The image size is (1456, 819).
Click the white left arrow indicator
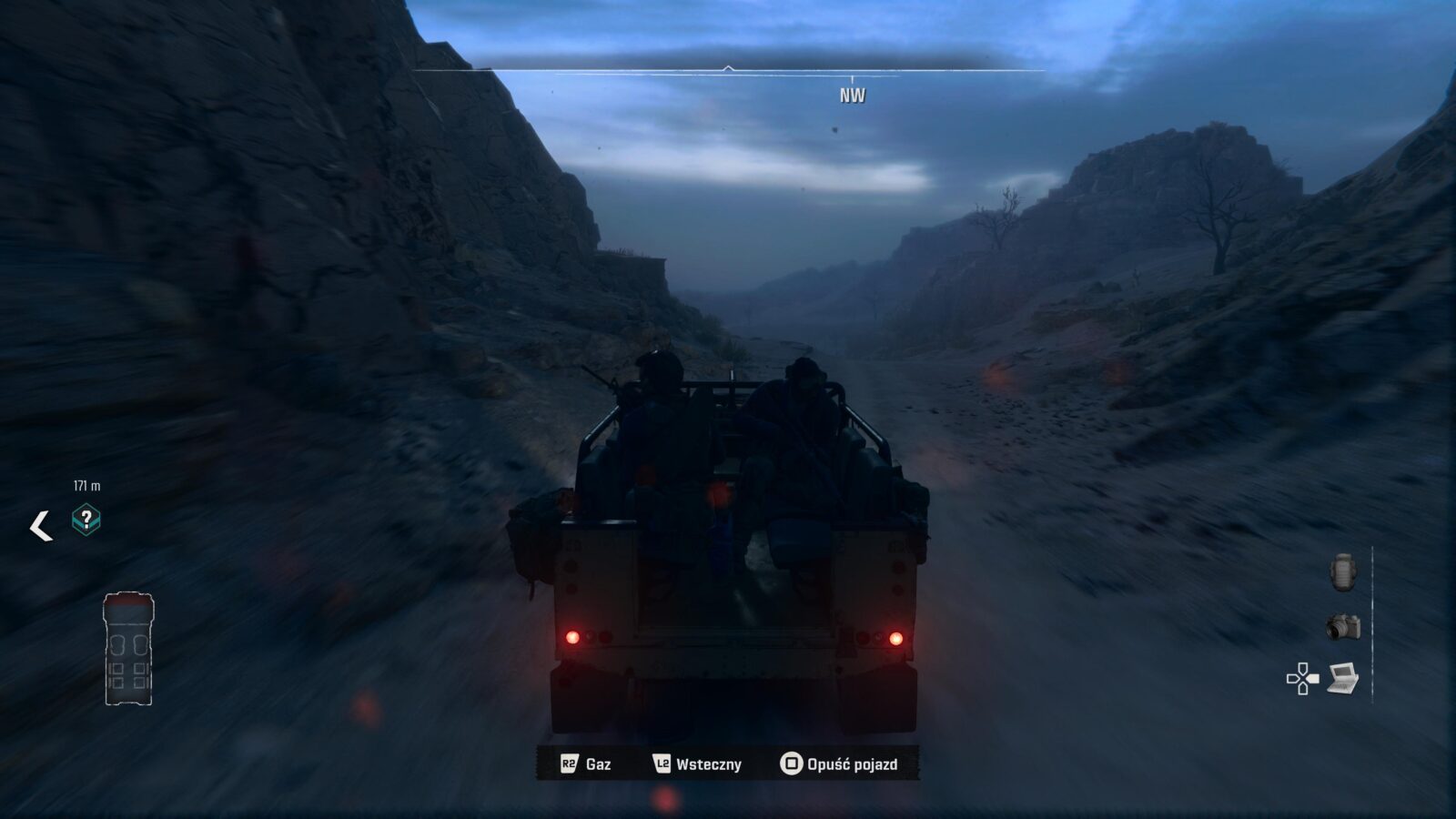coord(41,526)
